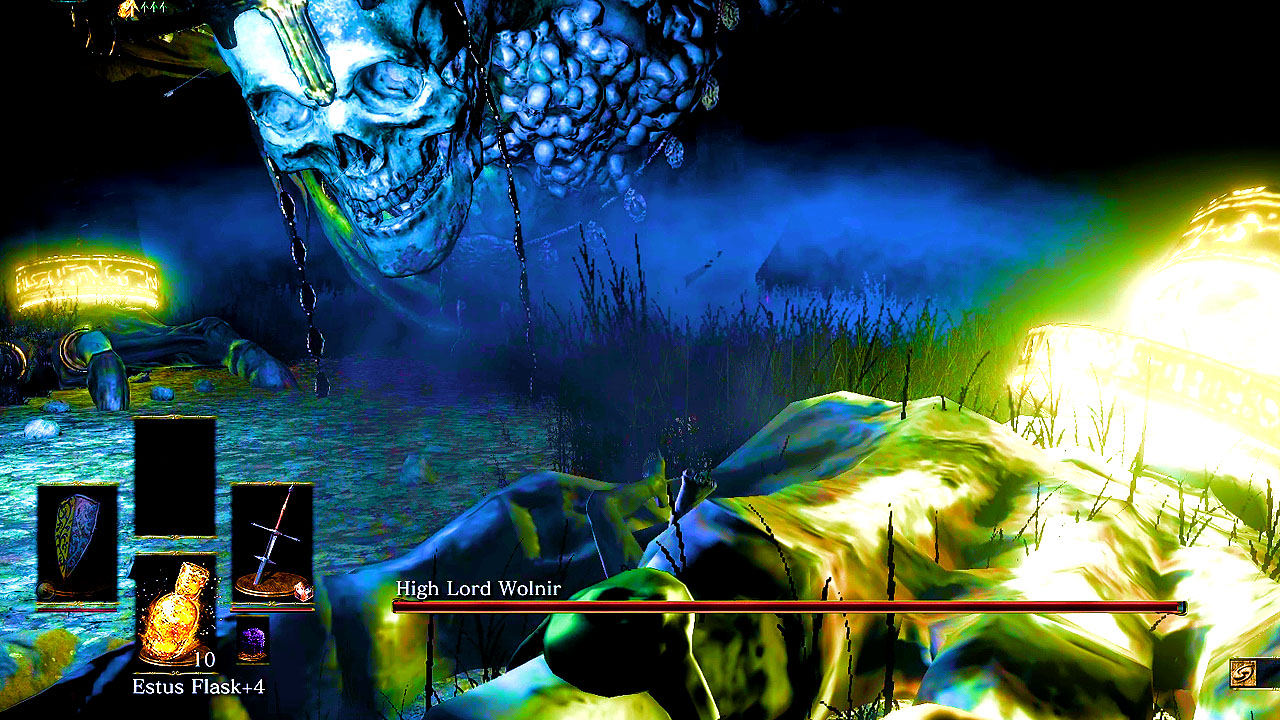Image resolution: width=1280 pixels, height=720 pixels.
Task: Select the left-hand shield slot
Action: coord(77,544)
